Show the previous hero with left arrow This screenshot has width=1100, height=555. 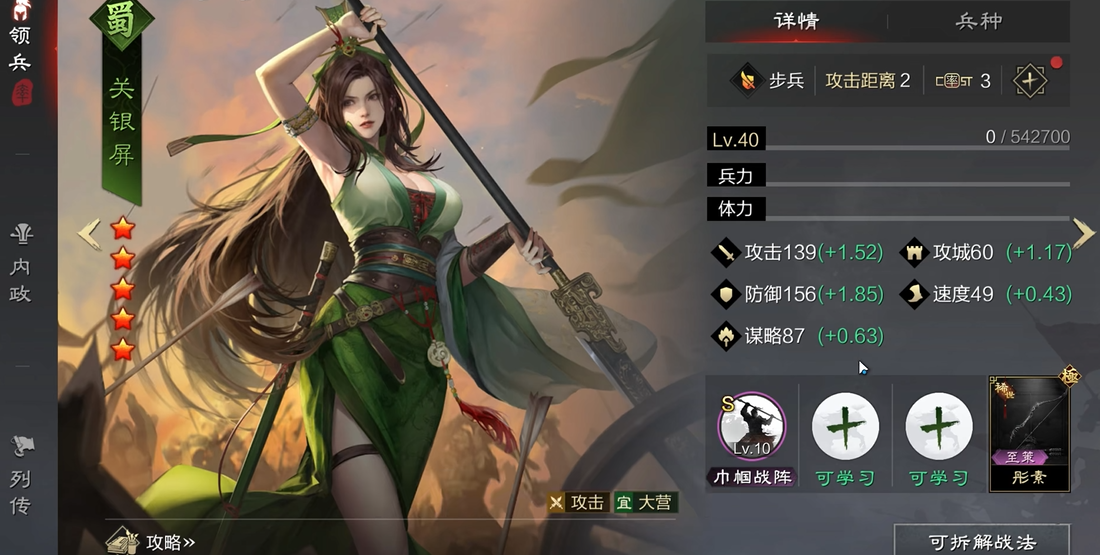point(89,234)
